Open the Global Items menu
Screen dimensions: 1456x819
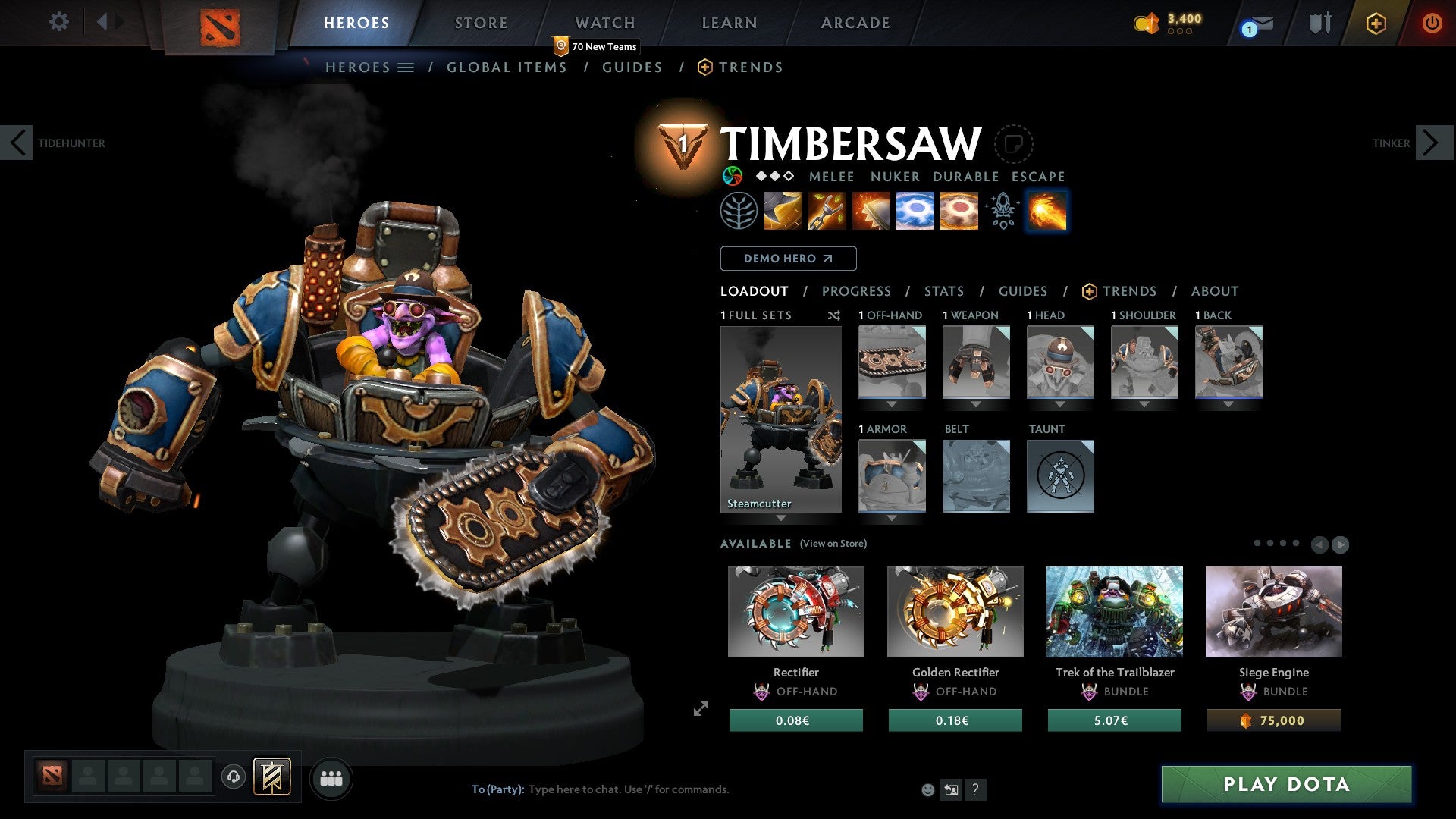tap(507, 67)
